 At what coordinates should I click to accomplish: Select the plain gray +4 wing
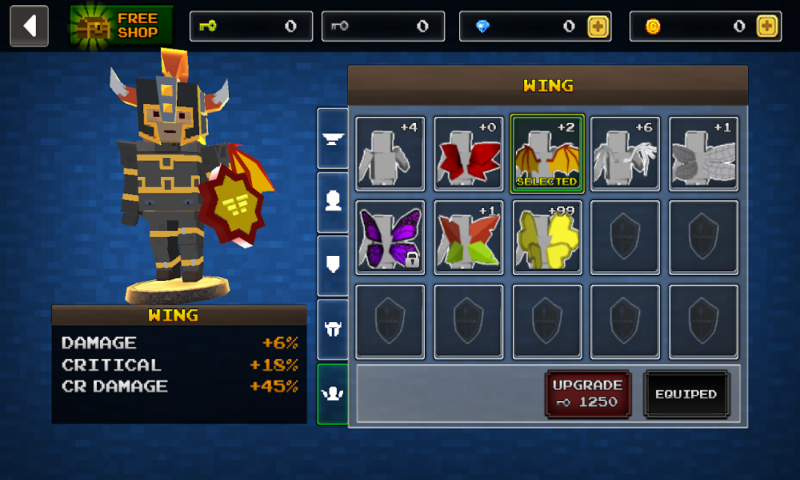click(390, 153)
